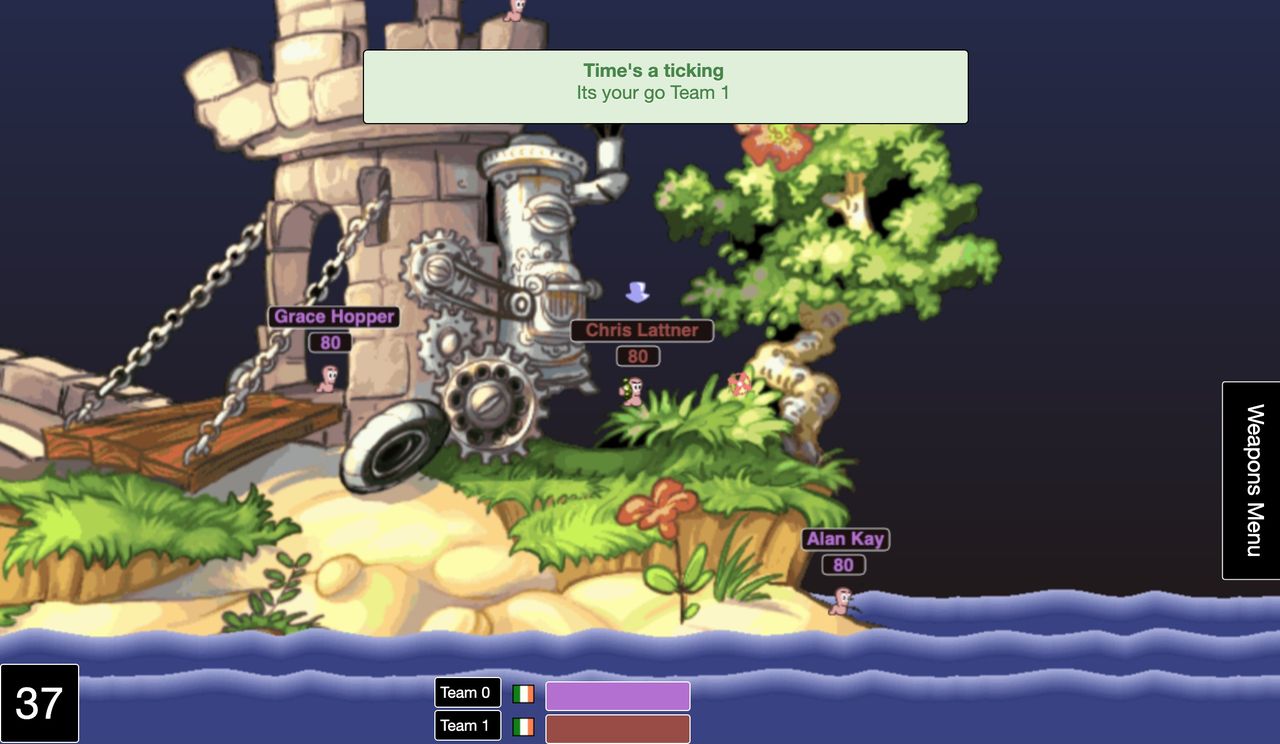Open the Weapons Menu

coord(1250,478)
